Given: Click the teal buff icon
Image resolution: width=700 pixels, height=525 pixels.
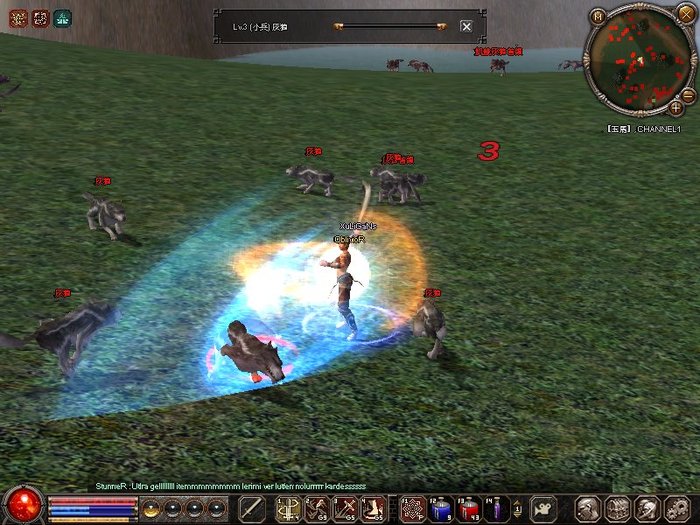Looking at the screenshot, I should pos(62,17).
